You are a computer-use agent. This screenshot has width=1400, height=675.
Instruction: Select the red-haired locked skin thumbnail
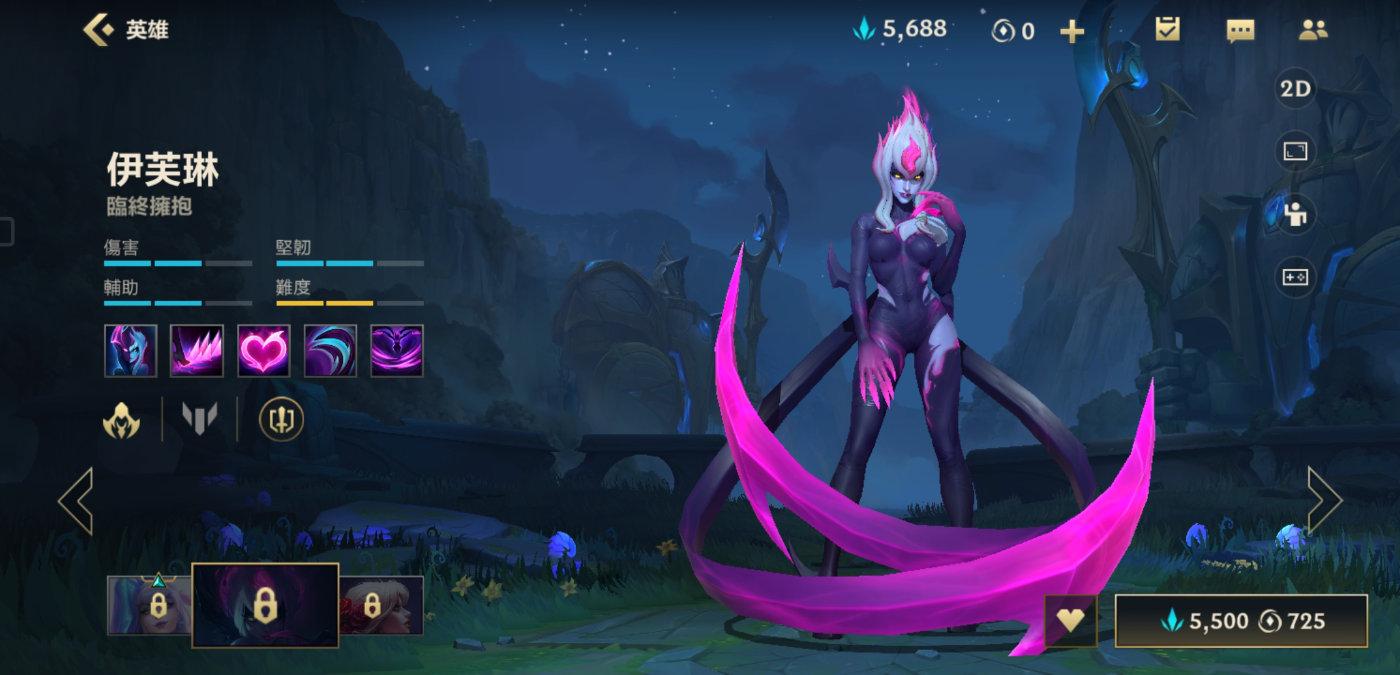tap(381, 605)
